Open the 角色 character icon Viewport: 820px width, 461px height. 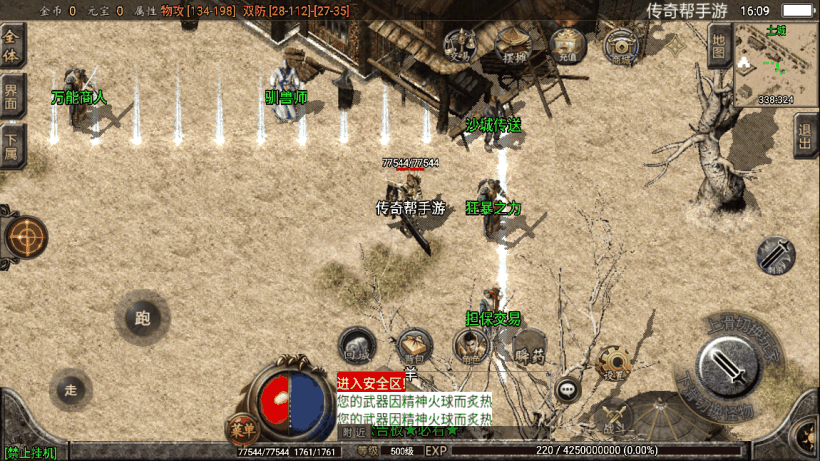[x=470, y=347]
